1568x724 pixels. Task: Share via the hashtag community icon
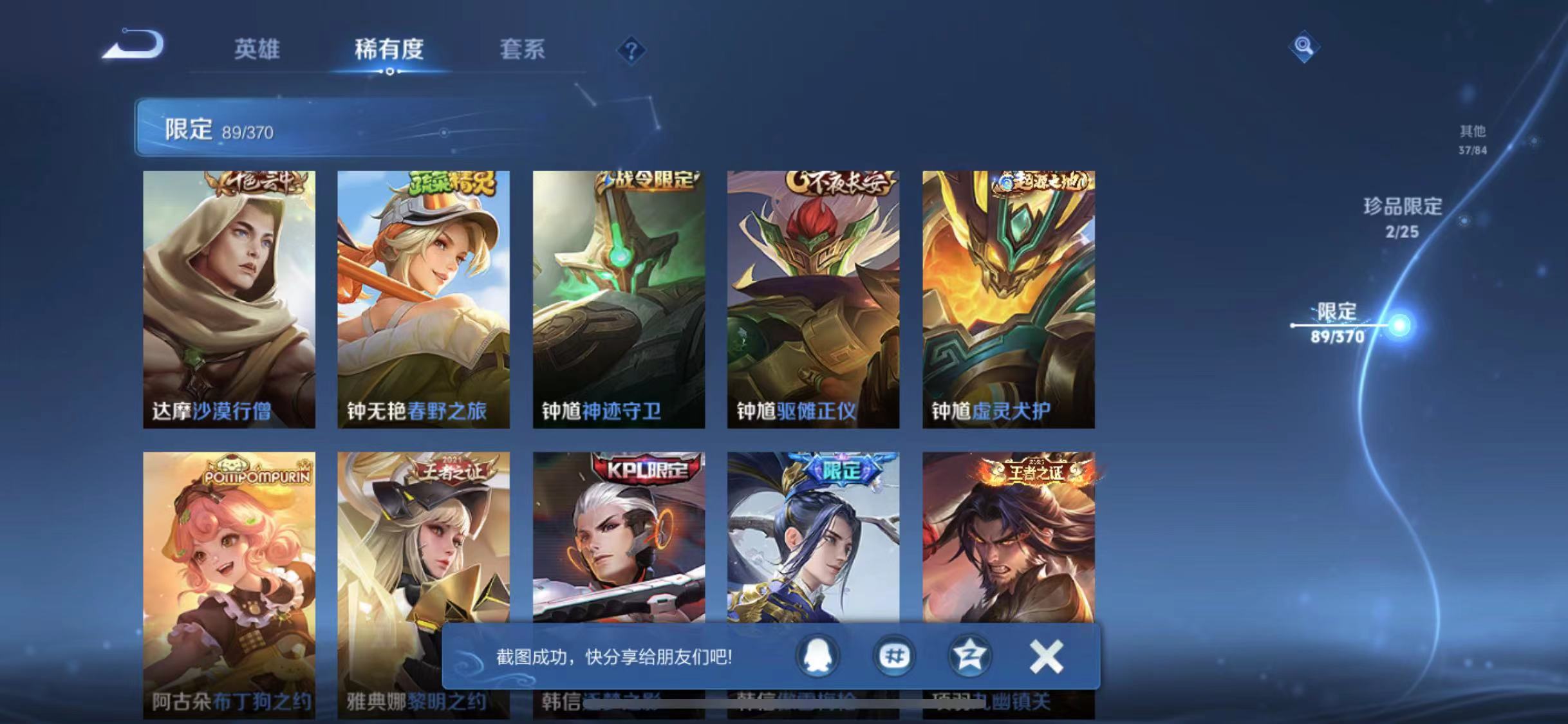click(x=894, y=655)
